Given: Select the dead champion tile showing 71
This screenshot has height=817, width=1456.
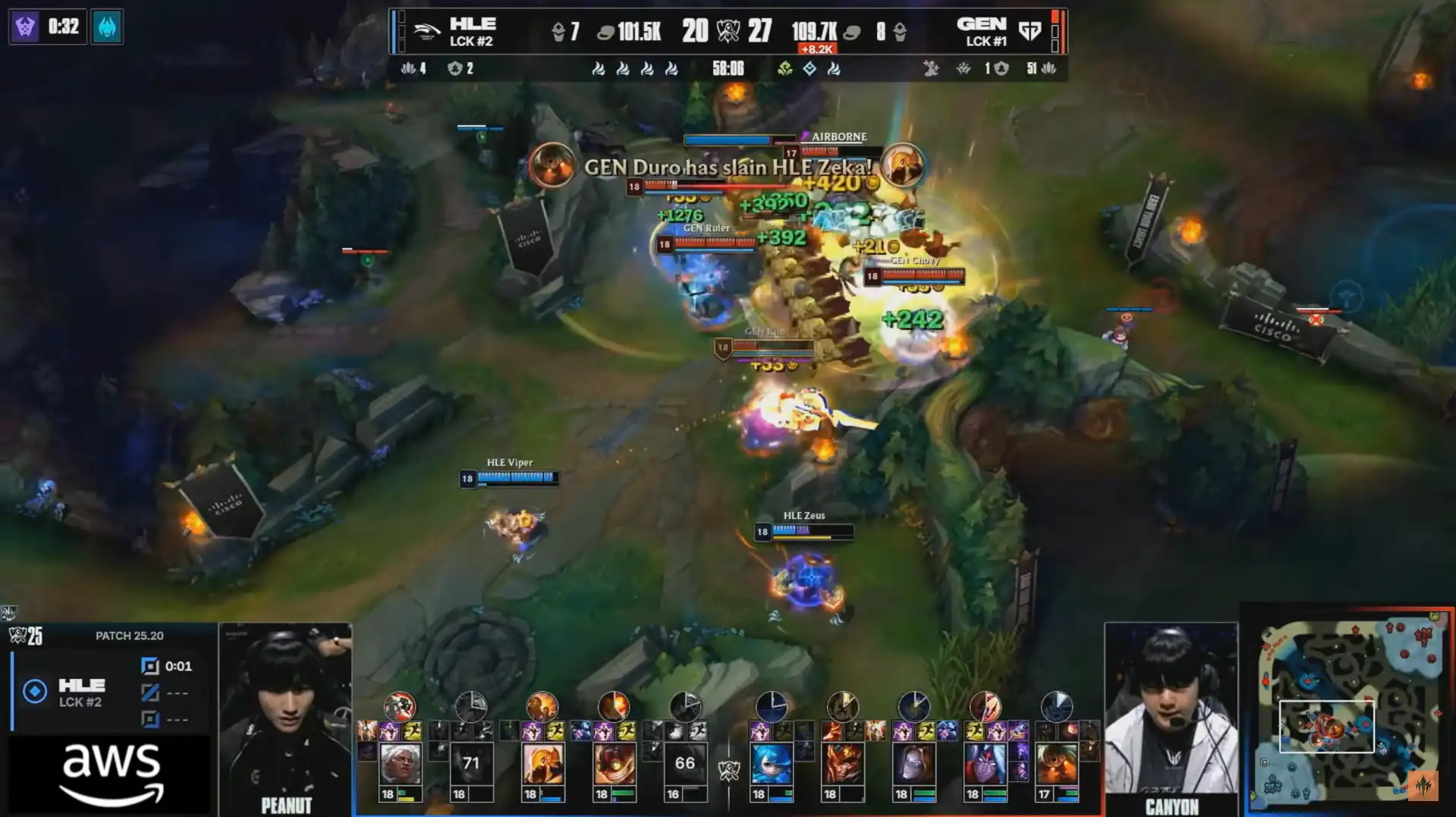Looking at the screenshot, I should click(470, 765).
